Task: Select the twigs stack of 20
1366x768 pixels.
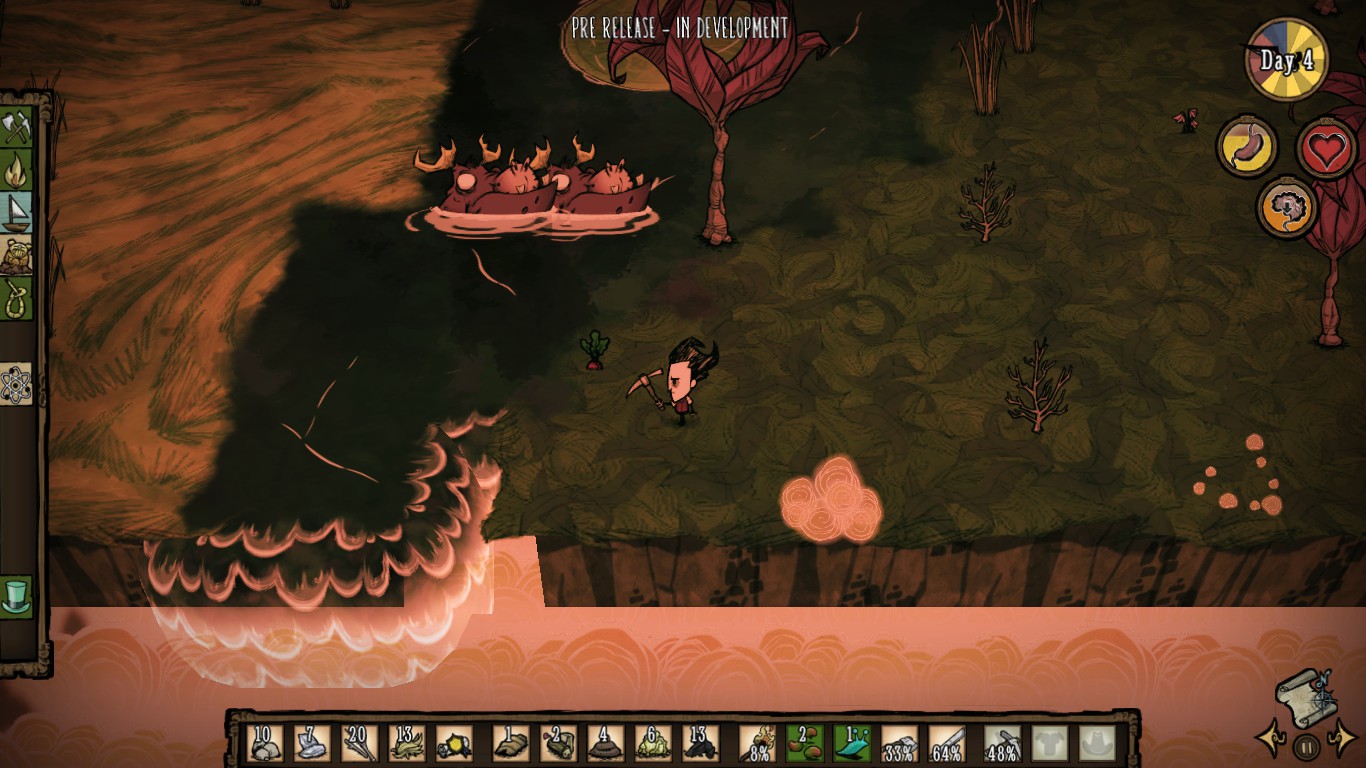Action: tap(359, 743)
